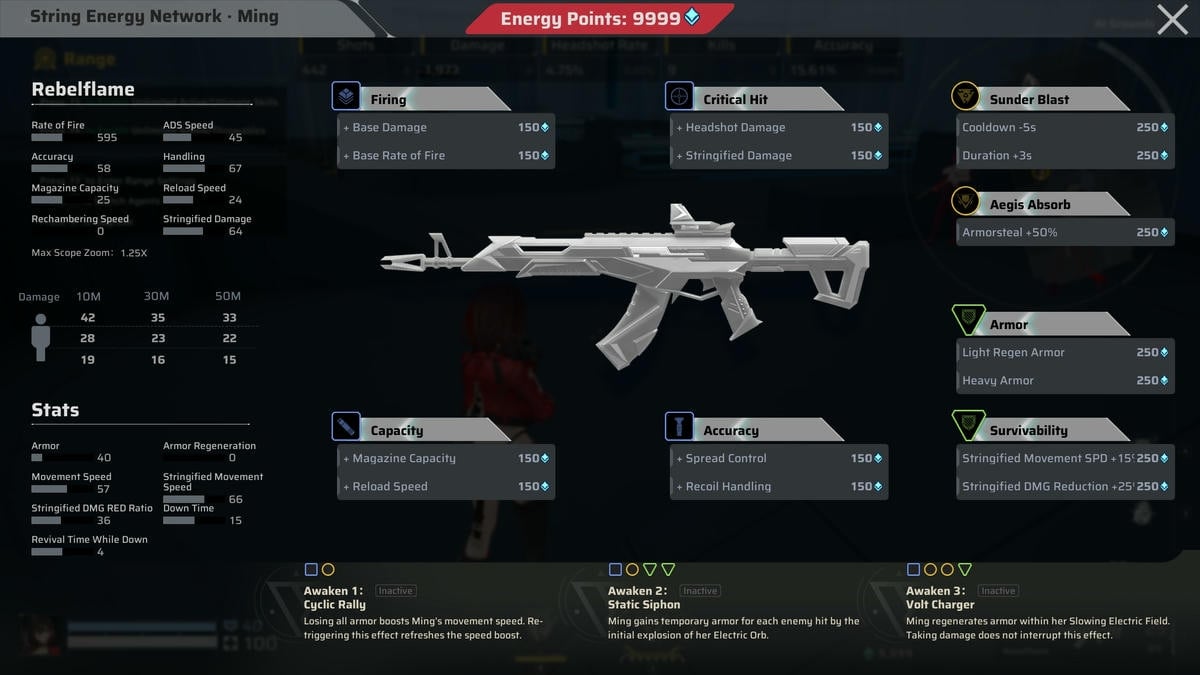Unlock Stringified Movement SPD +15%
This screenshot has height=675, width=1200.
(1064, 459)
